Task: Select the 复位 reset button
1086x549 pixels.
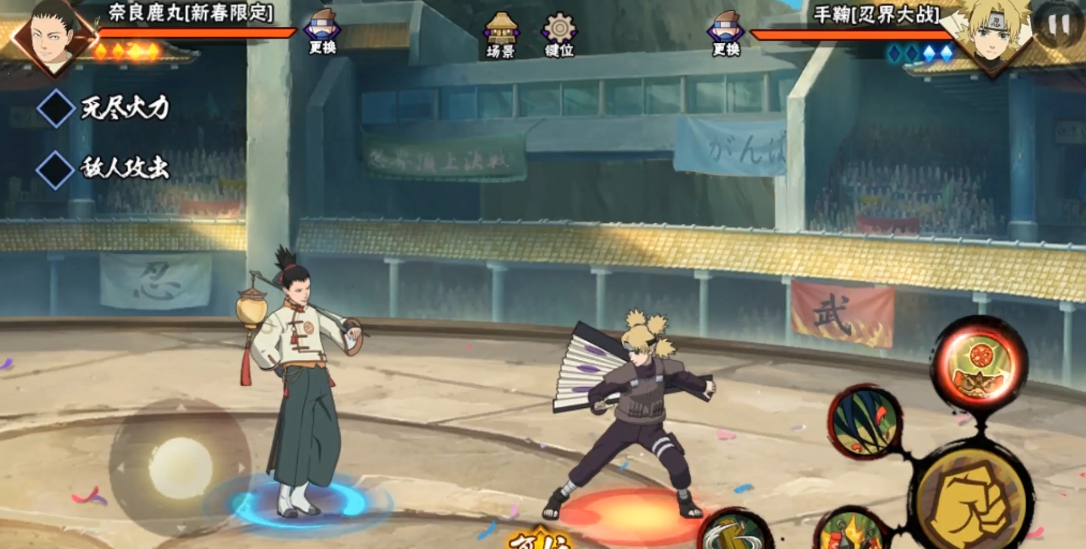Action: coord(539,540)
